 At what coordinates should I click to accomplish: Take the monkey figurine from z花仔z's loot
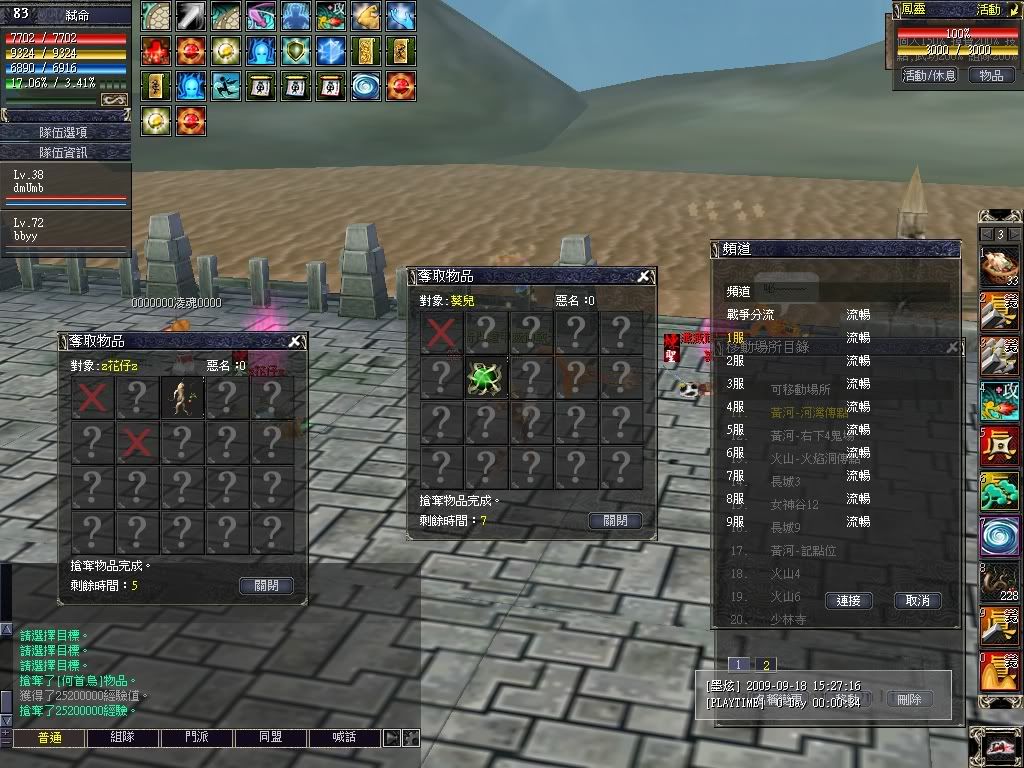(x=182, y=397)
